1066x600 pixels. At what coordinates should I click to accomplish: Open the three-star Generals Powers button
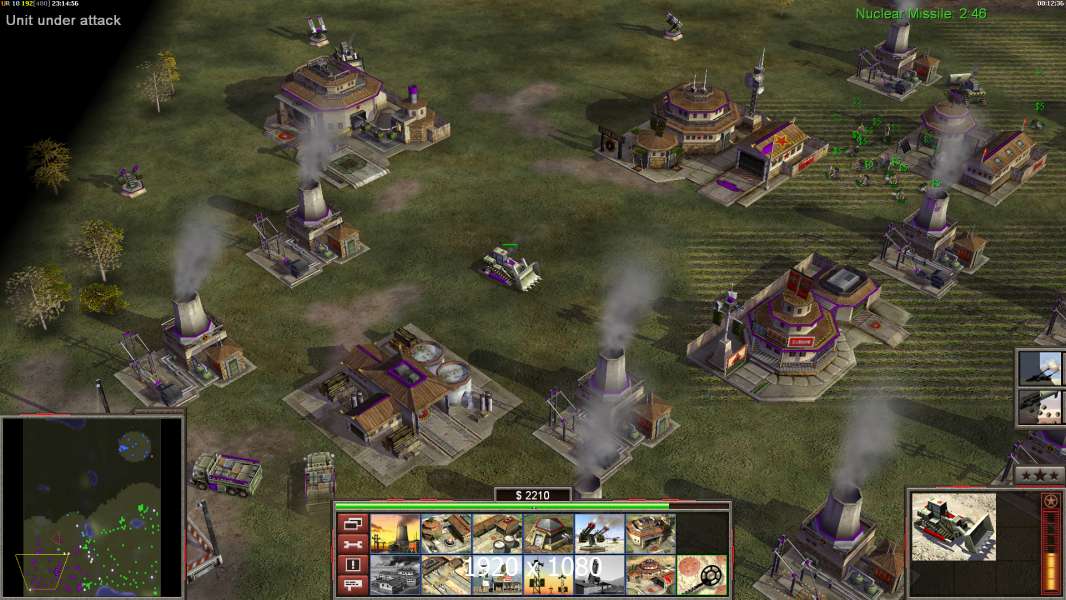click(1039, 475)
